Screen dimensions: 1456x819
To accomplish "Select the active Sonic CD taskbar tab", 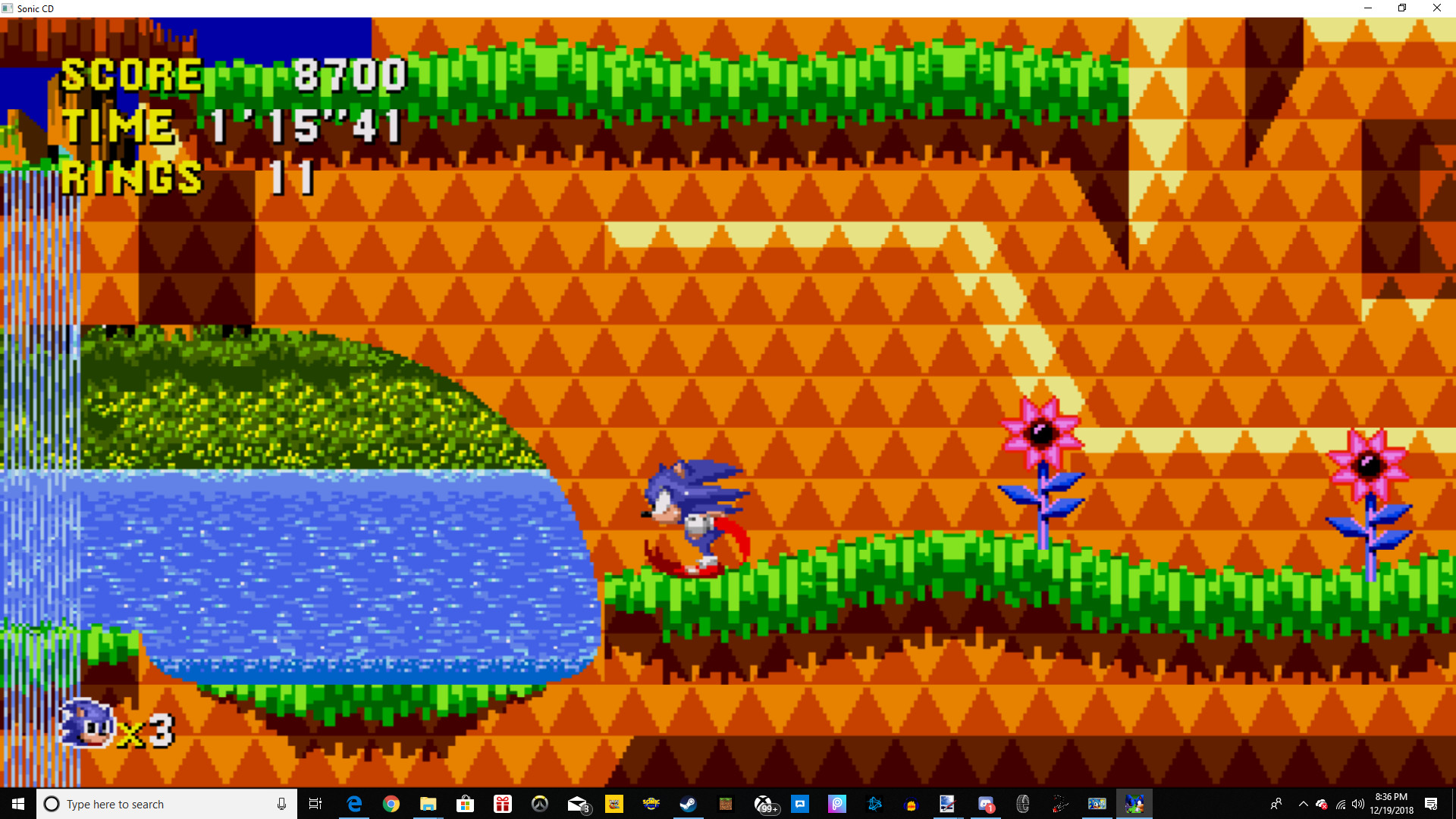I will tap(1135, 804).
